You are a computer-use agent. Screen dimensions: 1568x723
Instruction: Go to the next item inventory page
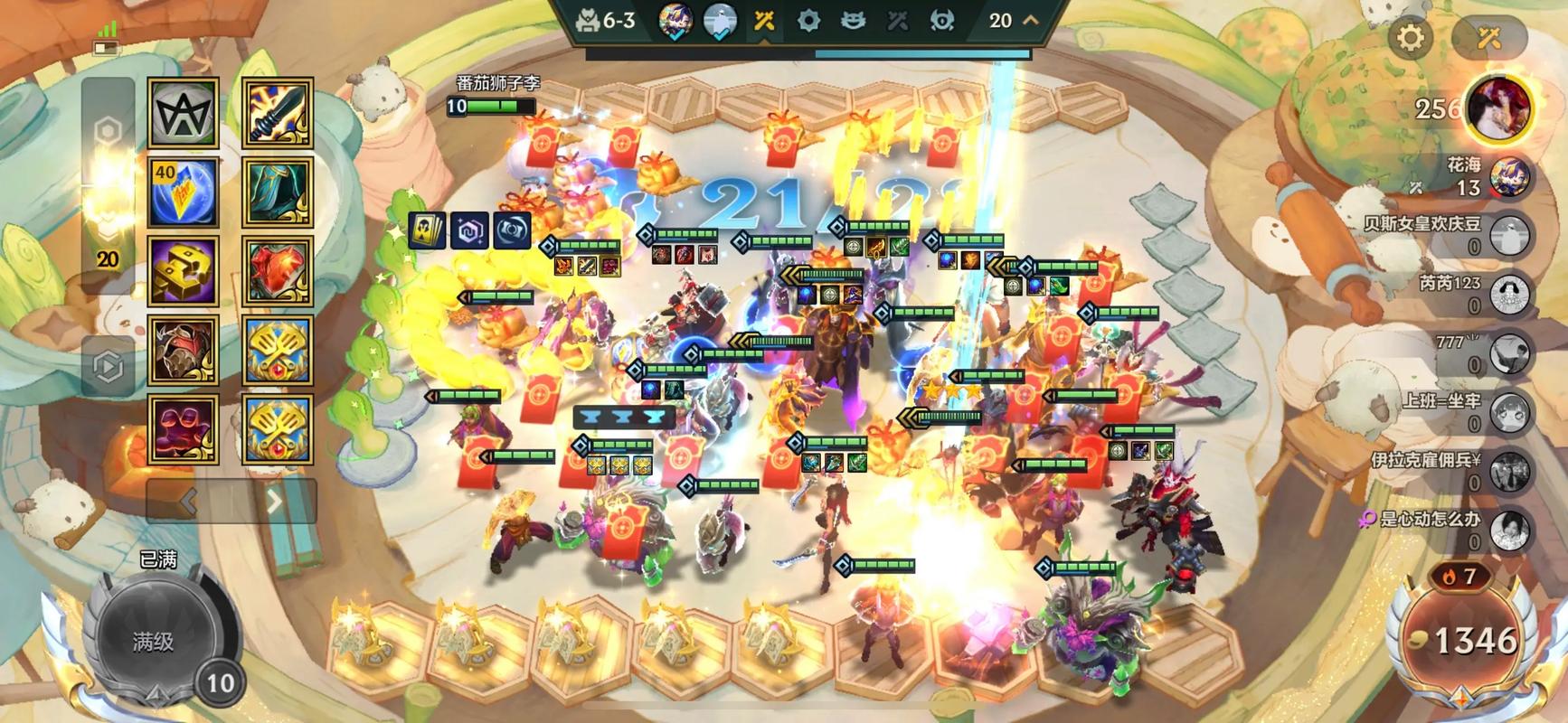[x=274, y=502]
